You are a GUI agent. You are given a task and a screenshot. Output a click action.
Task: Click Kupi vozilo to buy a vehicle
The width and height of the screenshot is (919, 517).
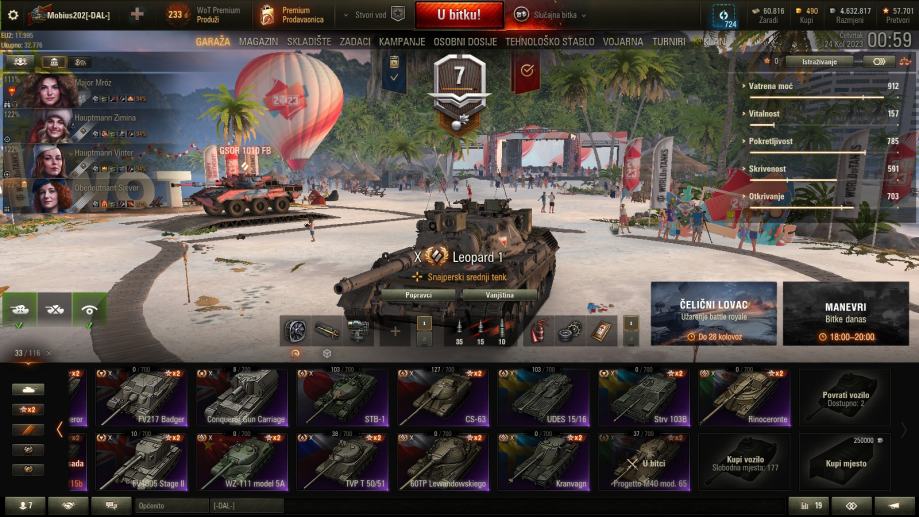click(x=744, y=461)
